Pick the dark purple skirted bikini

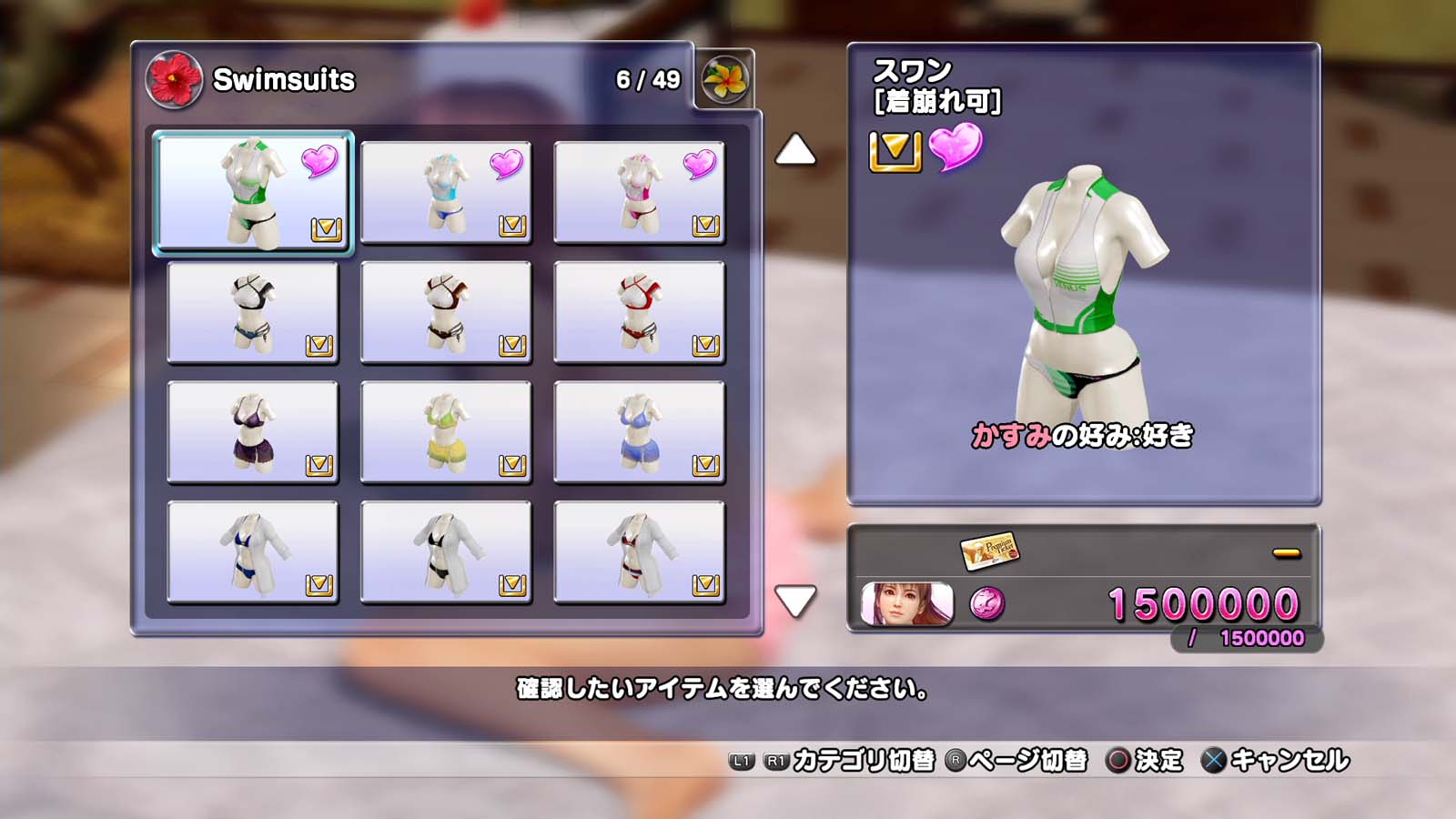(x=253, y=432)
